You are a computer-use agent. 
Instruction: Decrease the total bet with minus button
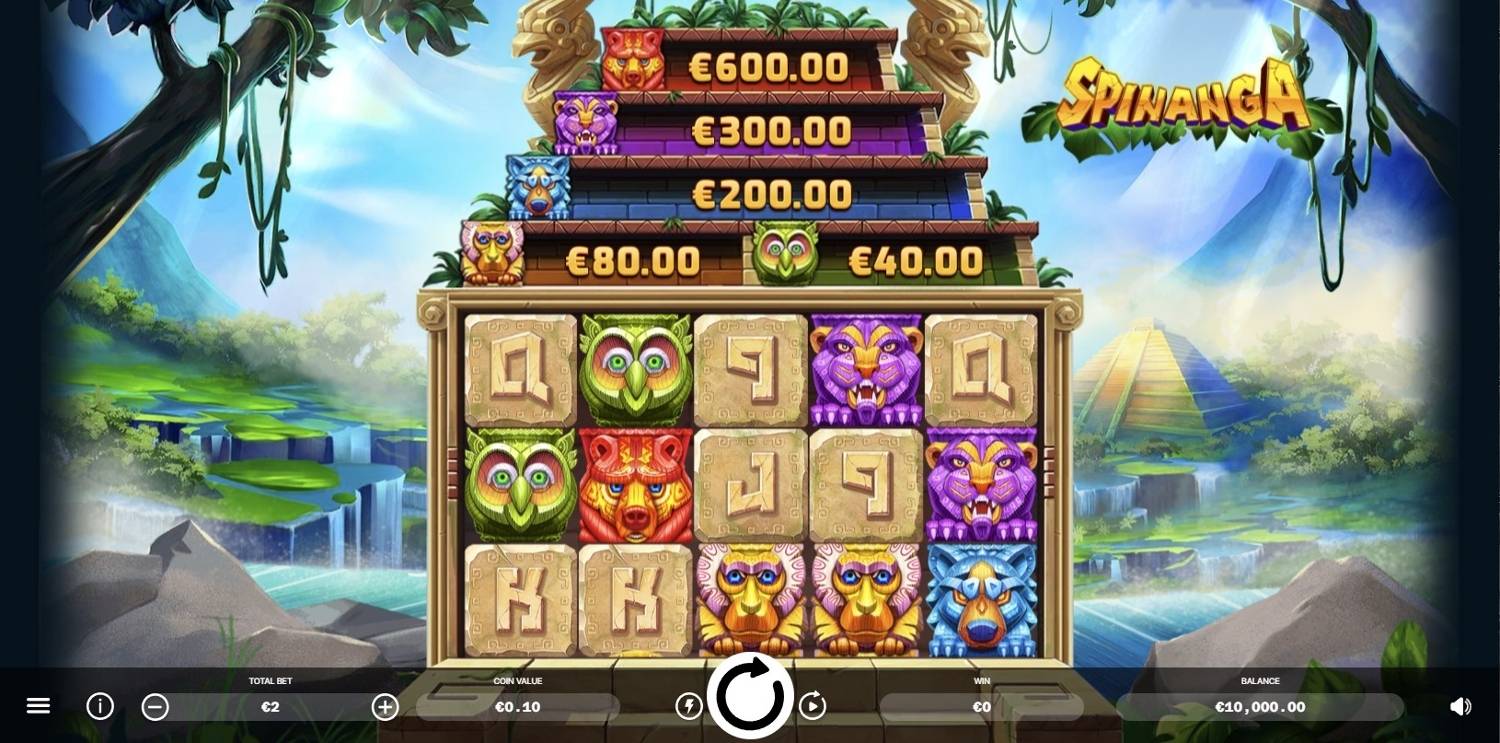coord(155,707)
